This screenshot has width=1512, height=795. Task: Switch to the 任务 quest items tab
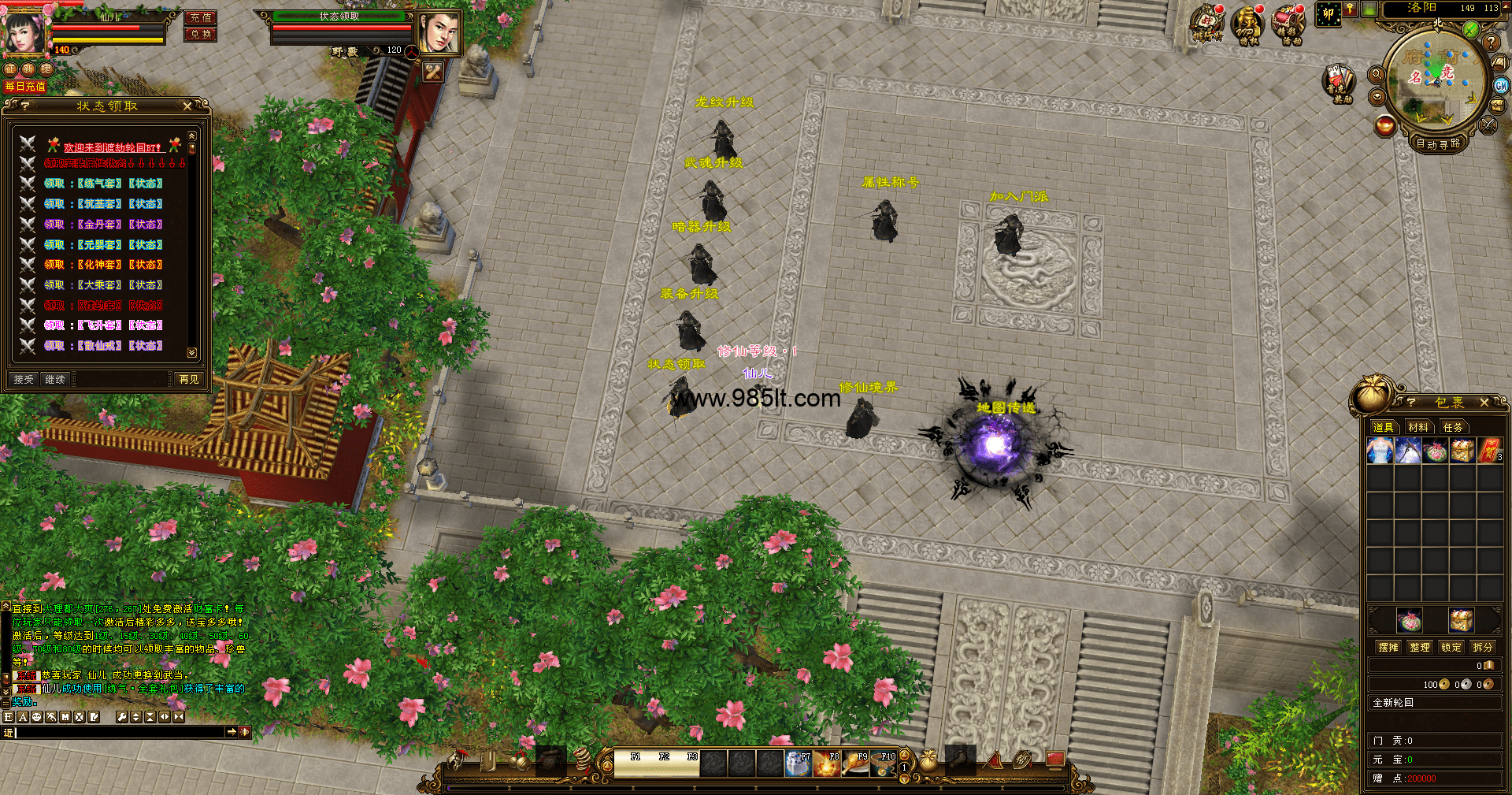[1453, 427]
